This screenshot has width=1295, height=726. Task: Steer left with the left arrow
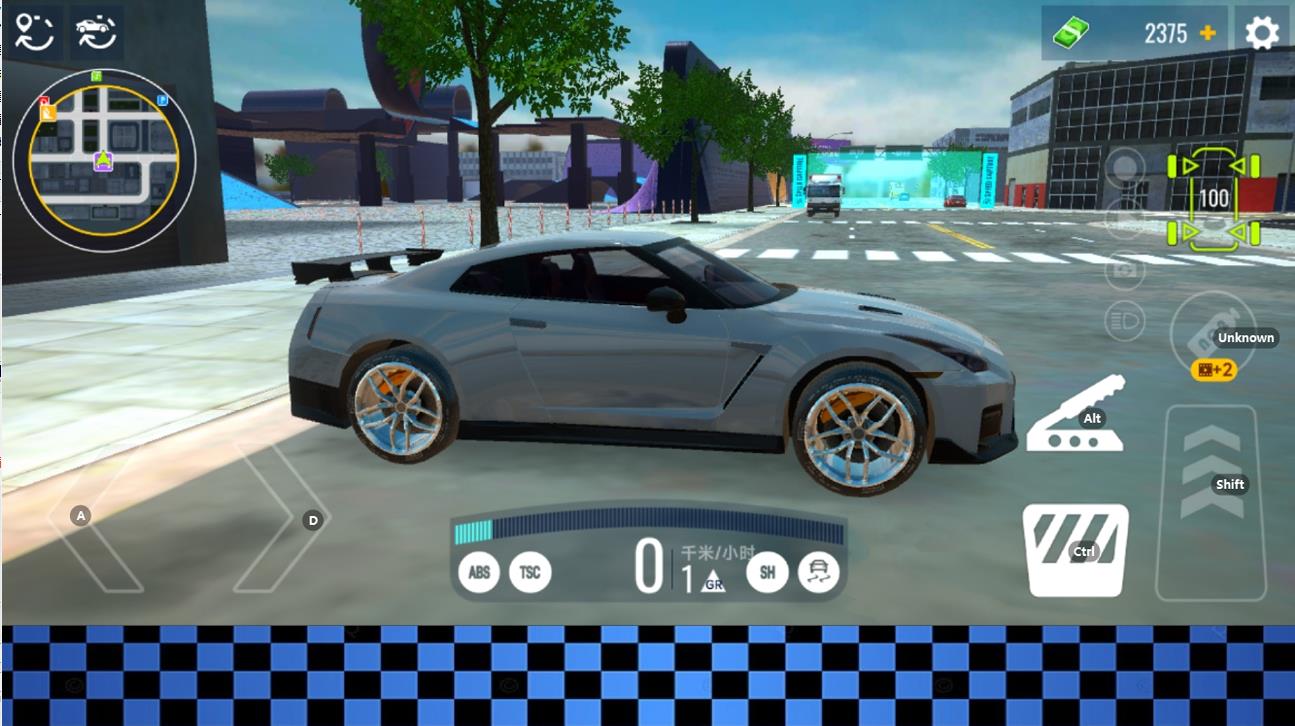click(x=95, y=517)
